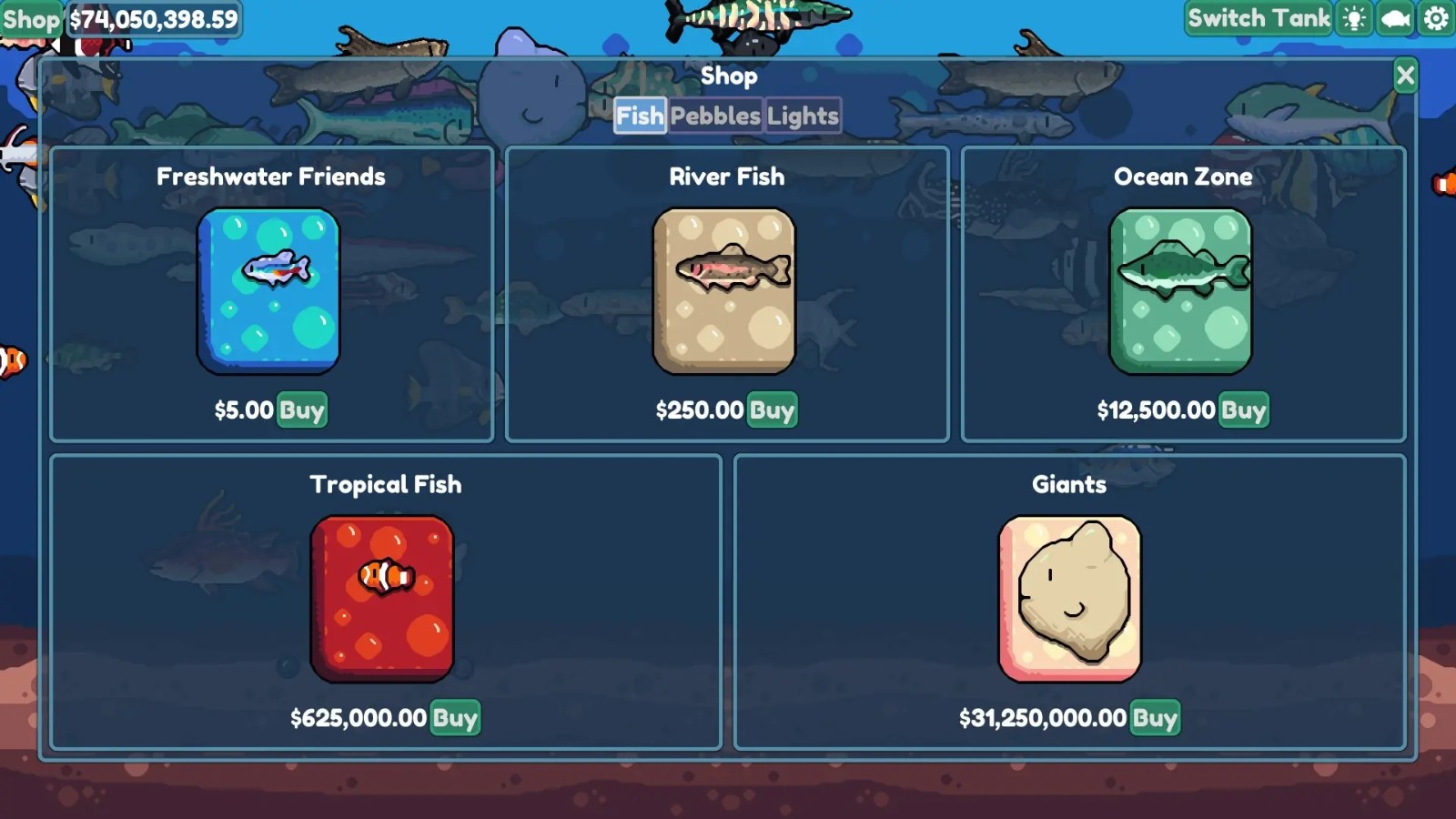
Task: Select the Freshwater Friends blue fish card
Action: [268, 289]
